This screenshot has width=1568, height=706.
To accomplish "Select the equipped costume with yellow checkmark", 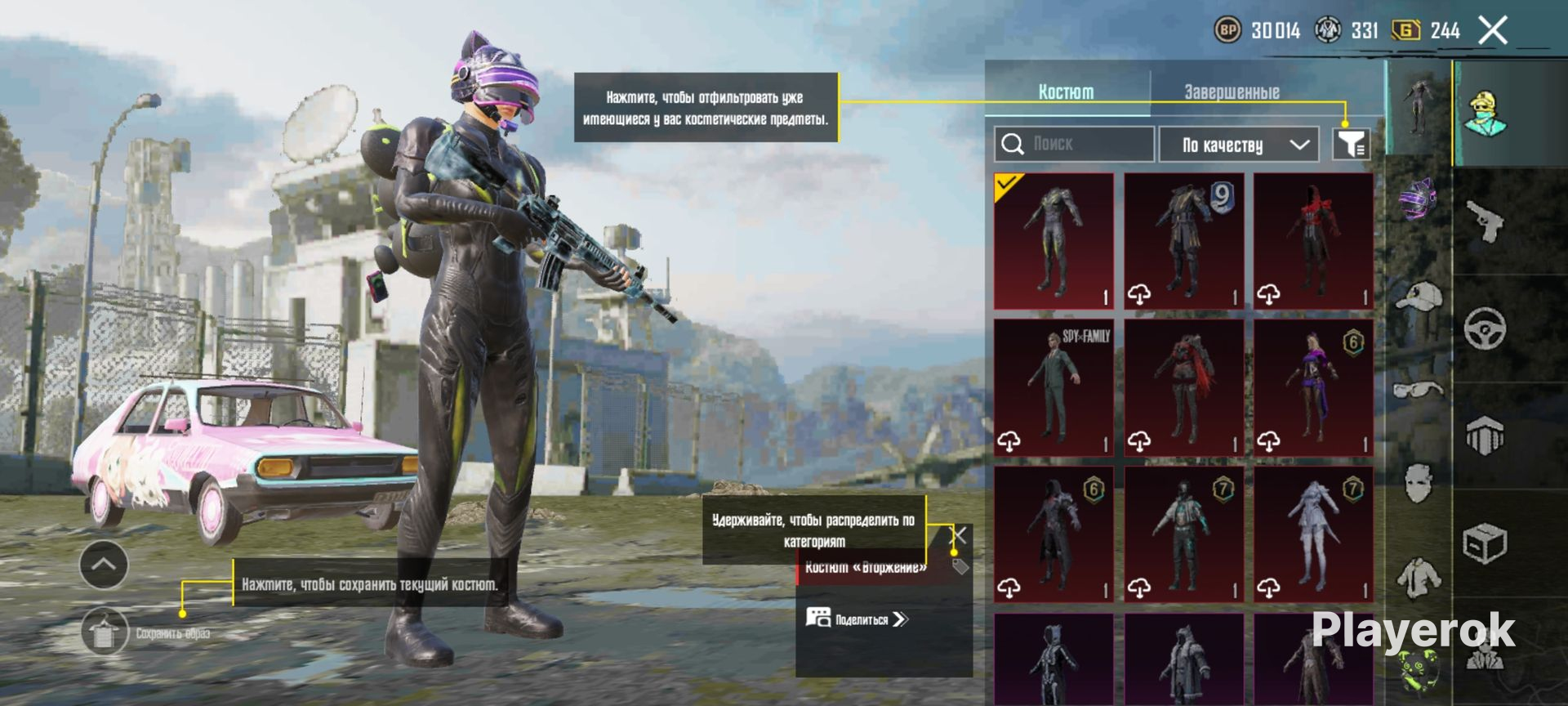I will pos(1053,240).
